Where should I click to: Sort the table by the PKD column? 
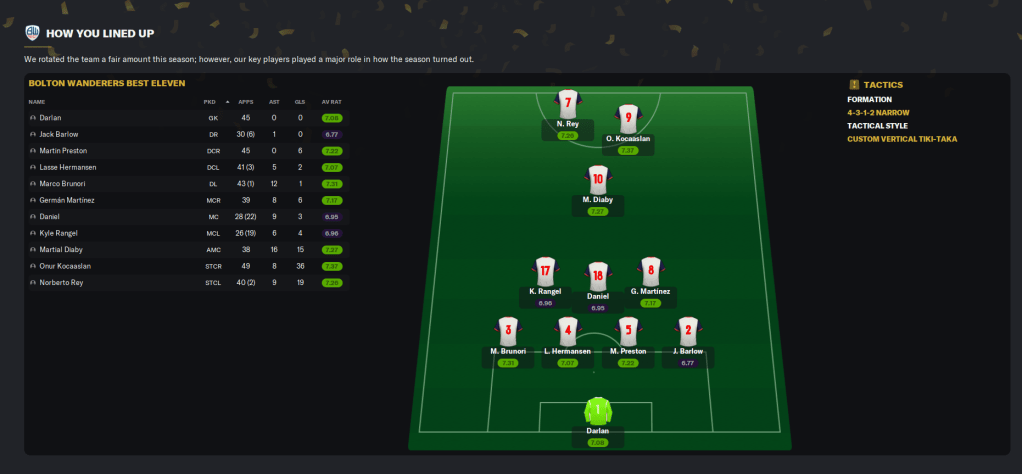point(210,102)
